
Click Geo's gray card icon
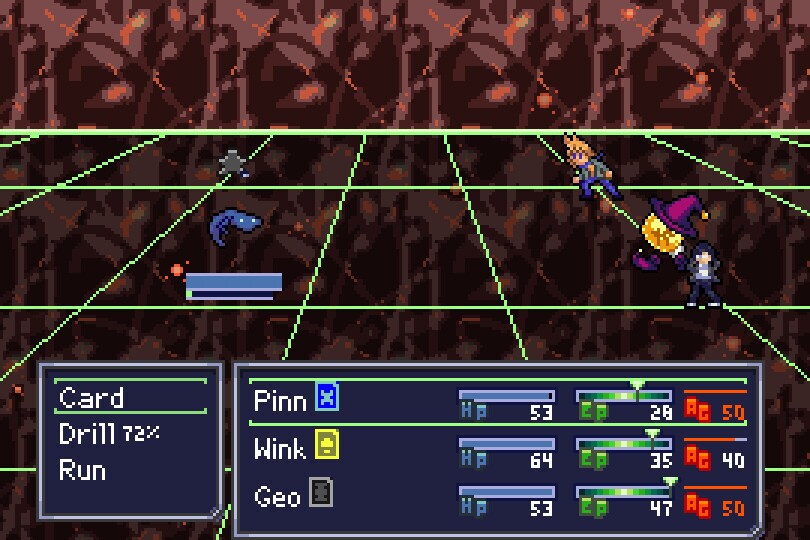point(320,492)
